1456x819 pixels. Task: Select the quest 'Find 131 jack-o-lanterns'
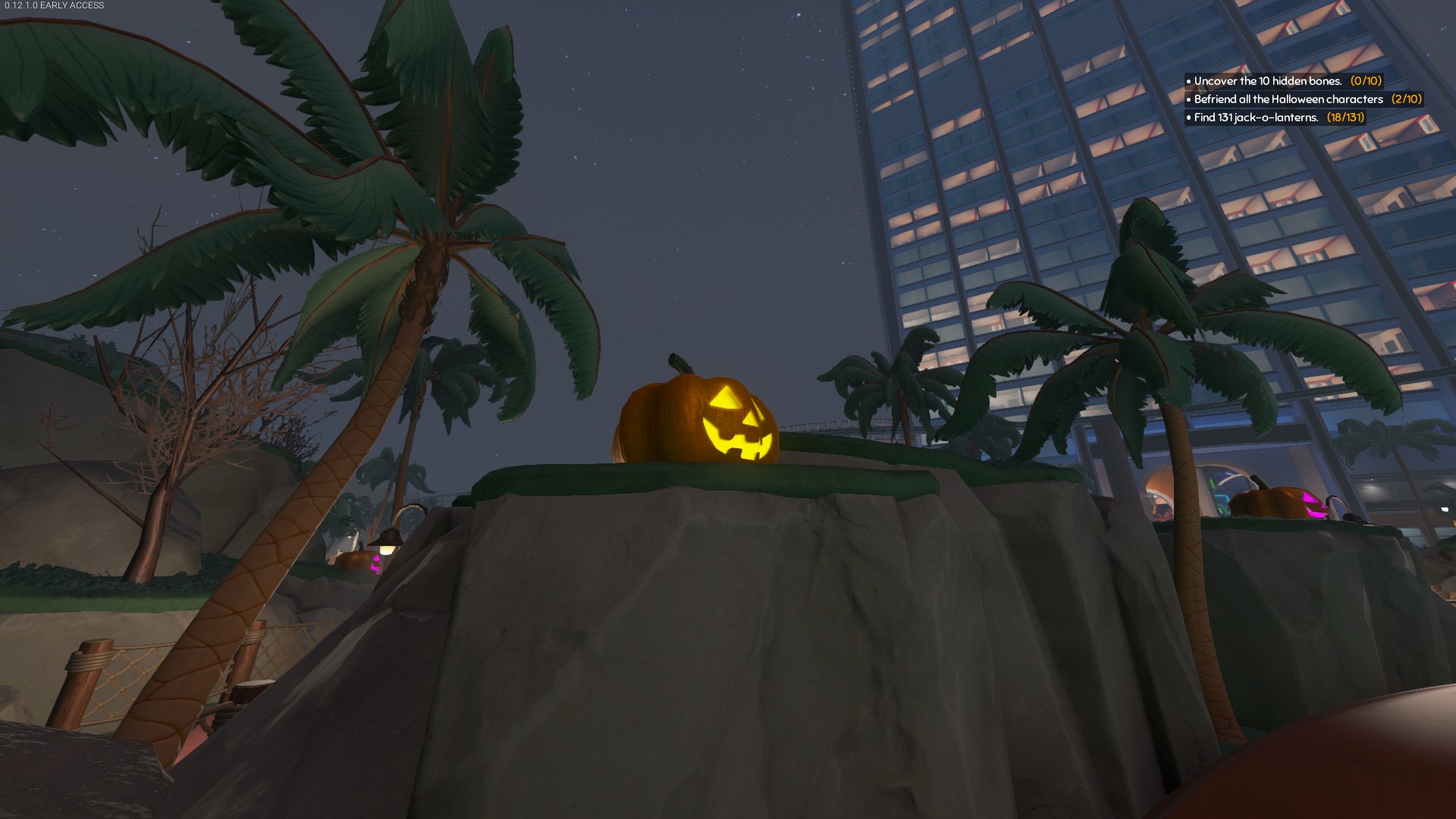1255,118
